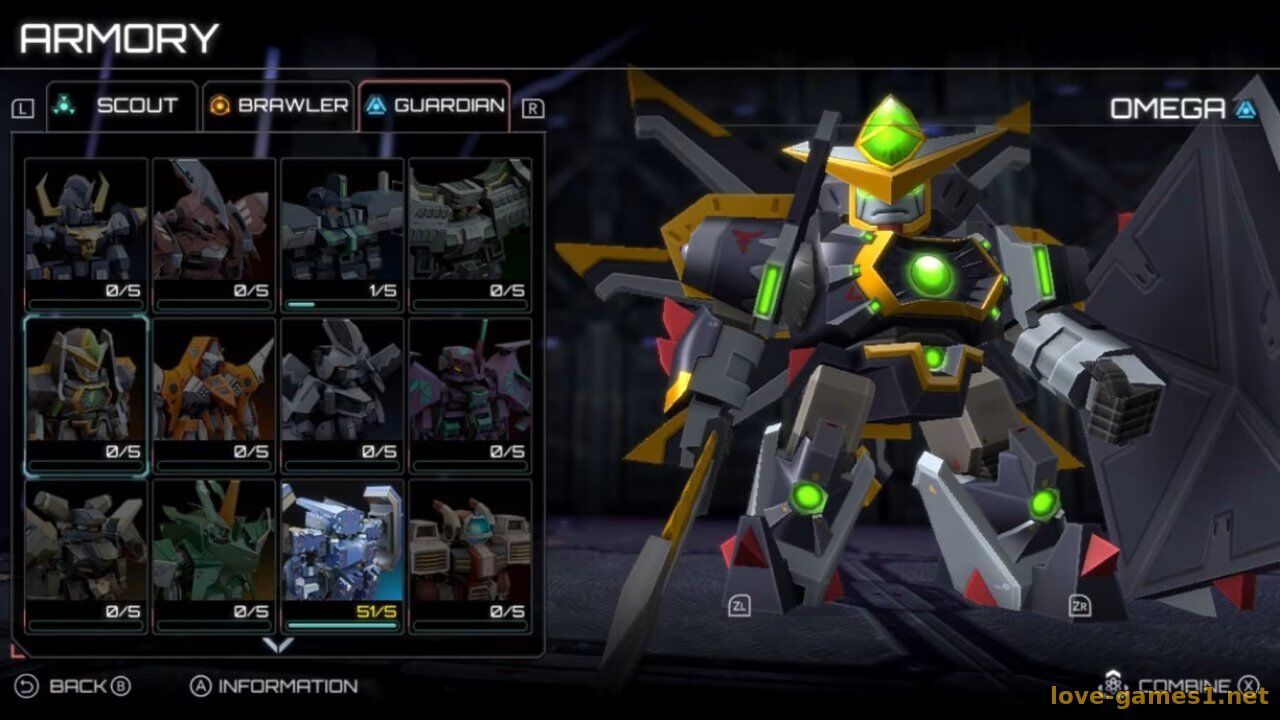Switch to the Scout tab

point(121,106)
